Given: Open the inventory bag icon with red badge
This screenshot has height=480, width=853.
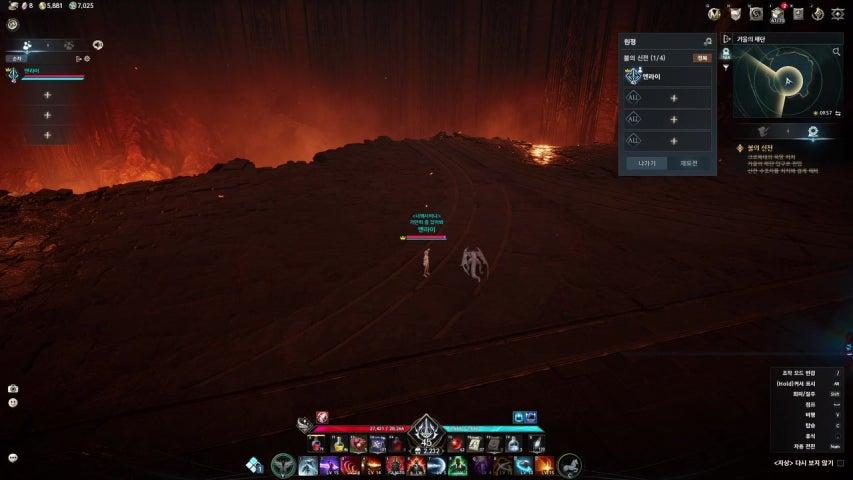Looking at the screenshot, I should click(x=777, y=13).
